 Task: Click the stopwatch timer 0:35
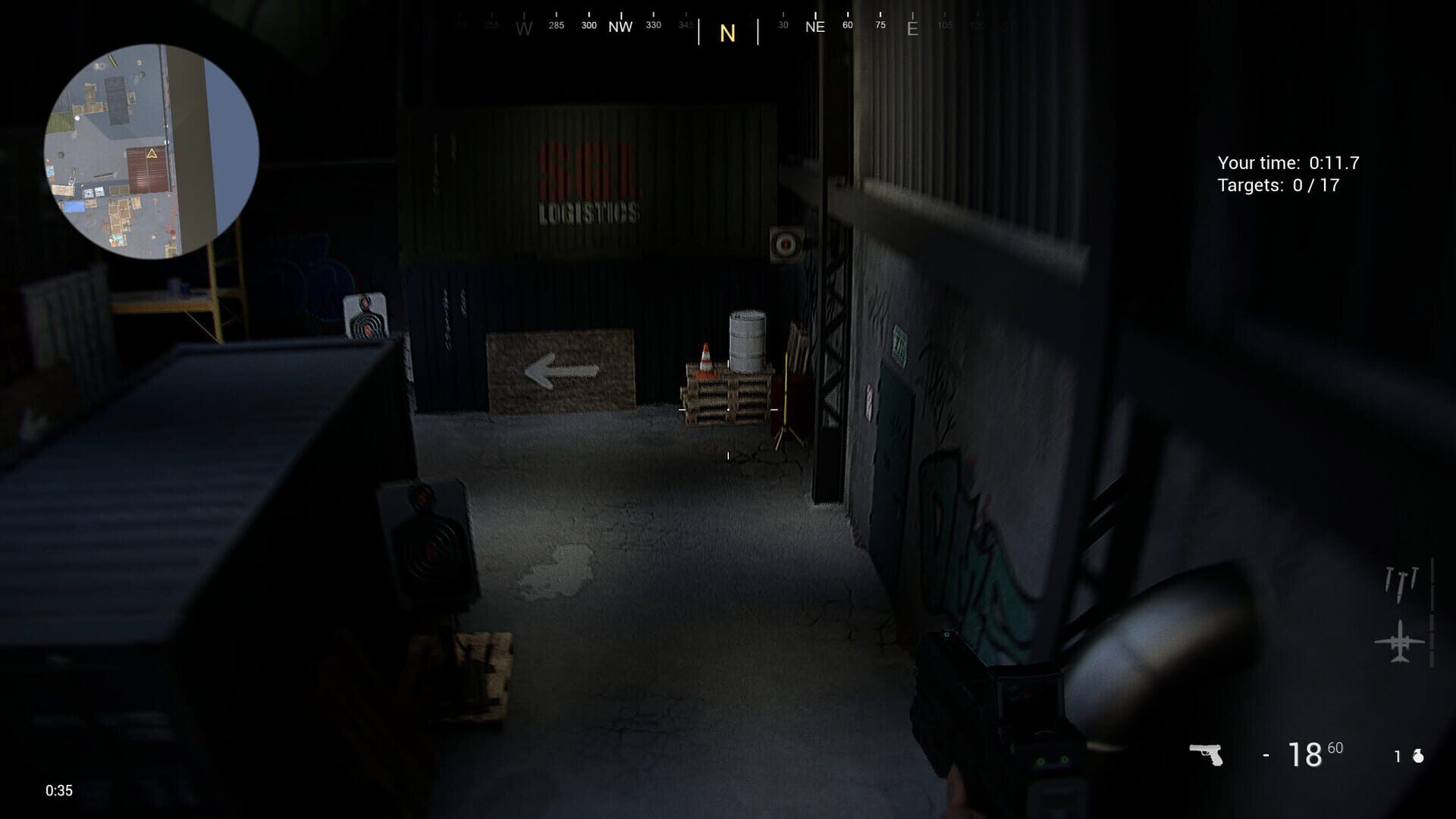pos(58,791)
